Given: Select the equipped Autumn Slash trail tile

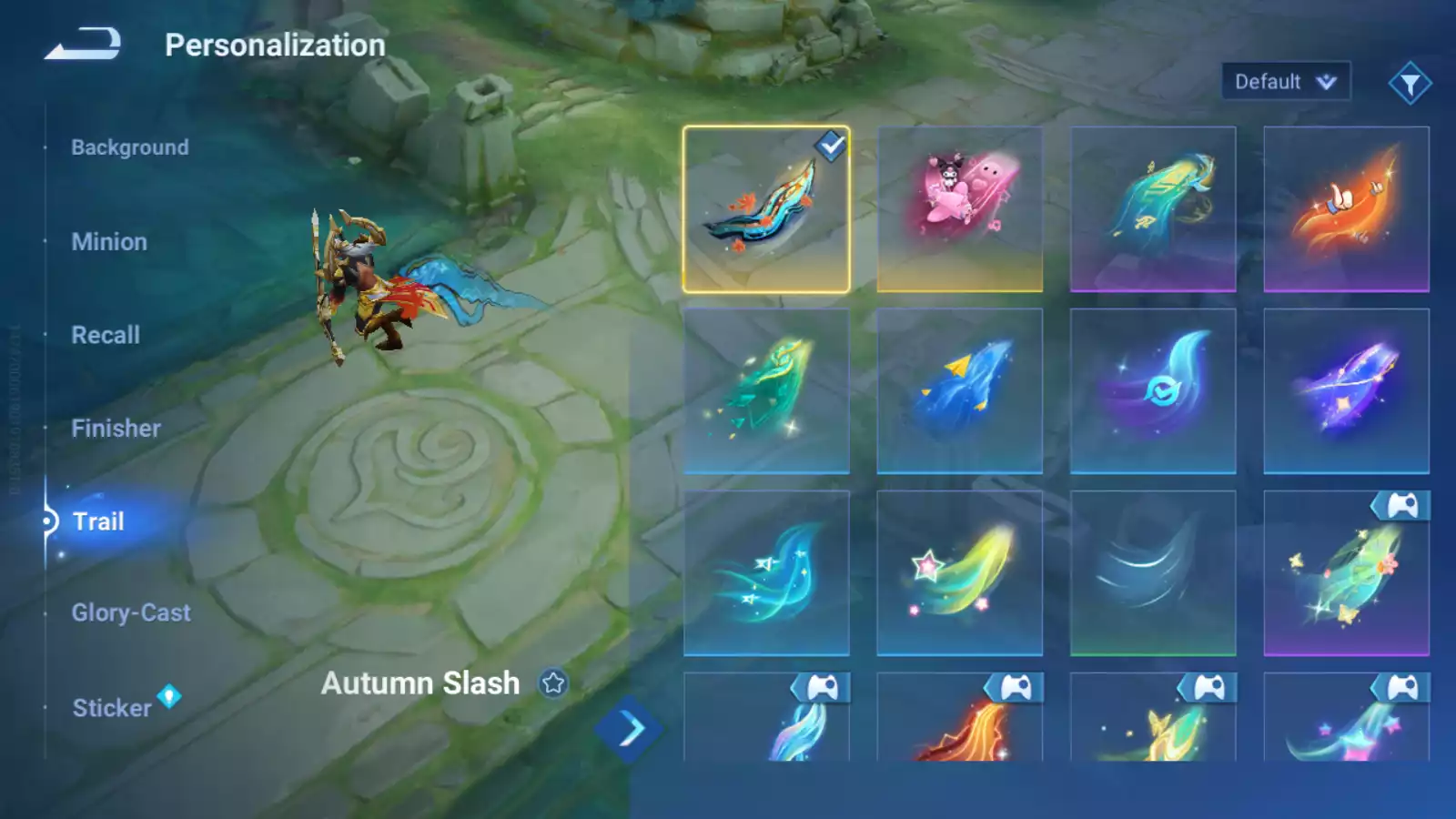Looking at the screenshot, I should coord(766,209).
